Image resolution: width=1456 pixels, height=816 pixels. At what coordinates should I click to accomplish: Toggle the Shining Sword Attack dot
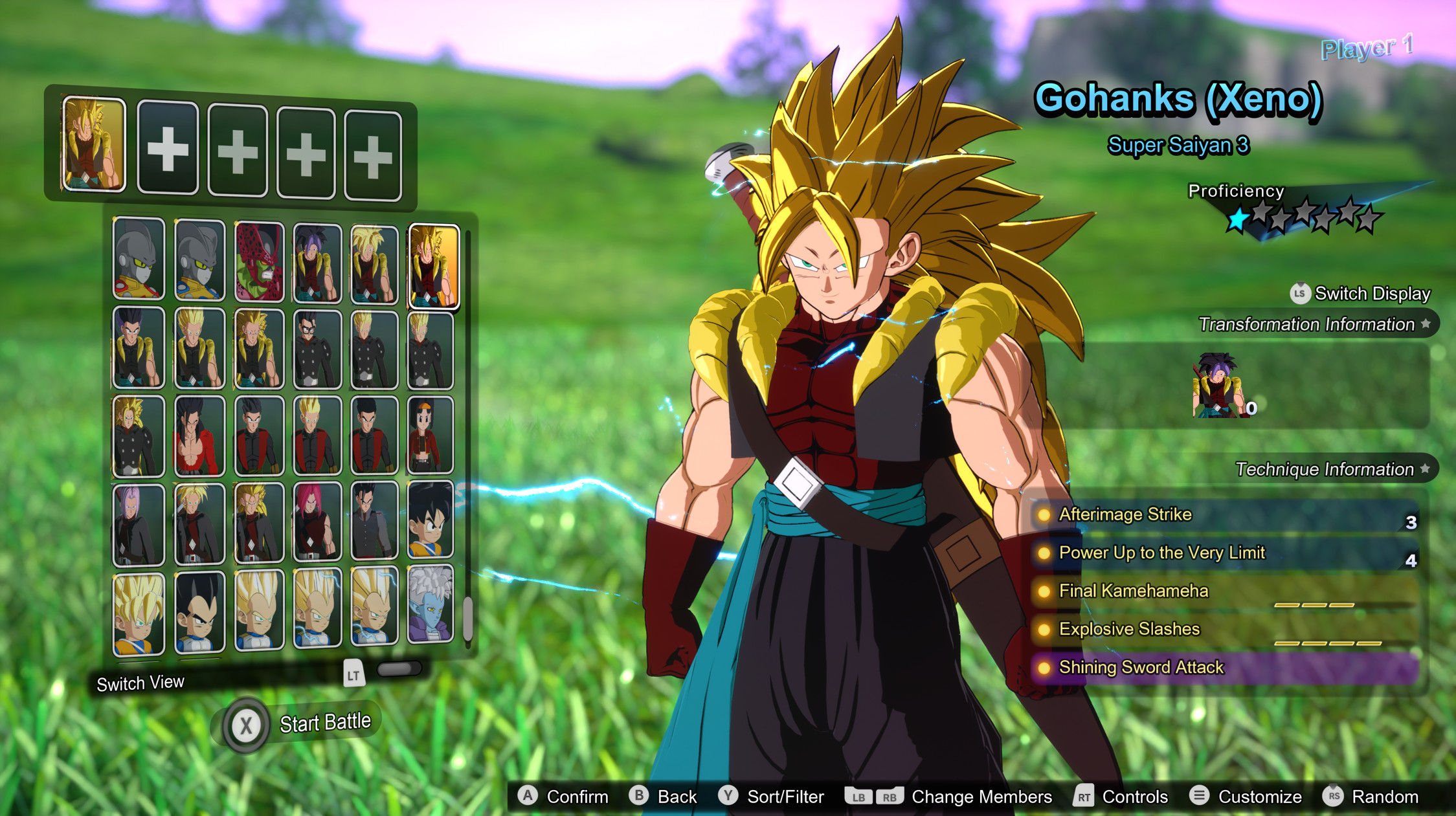tap(1044, 667)
